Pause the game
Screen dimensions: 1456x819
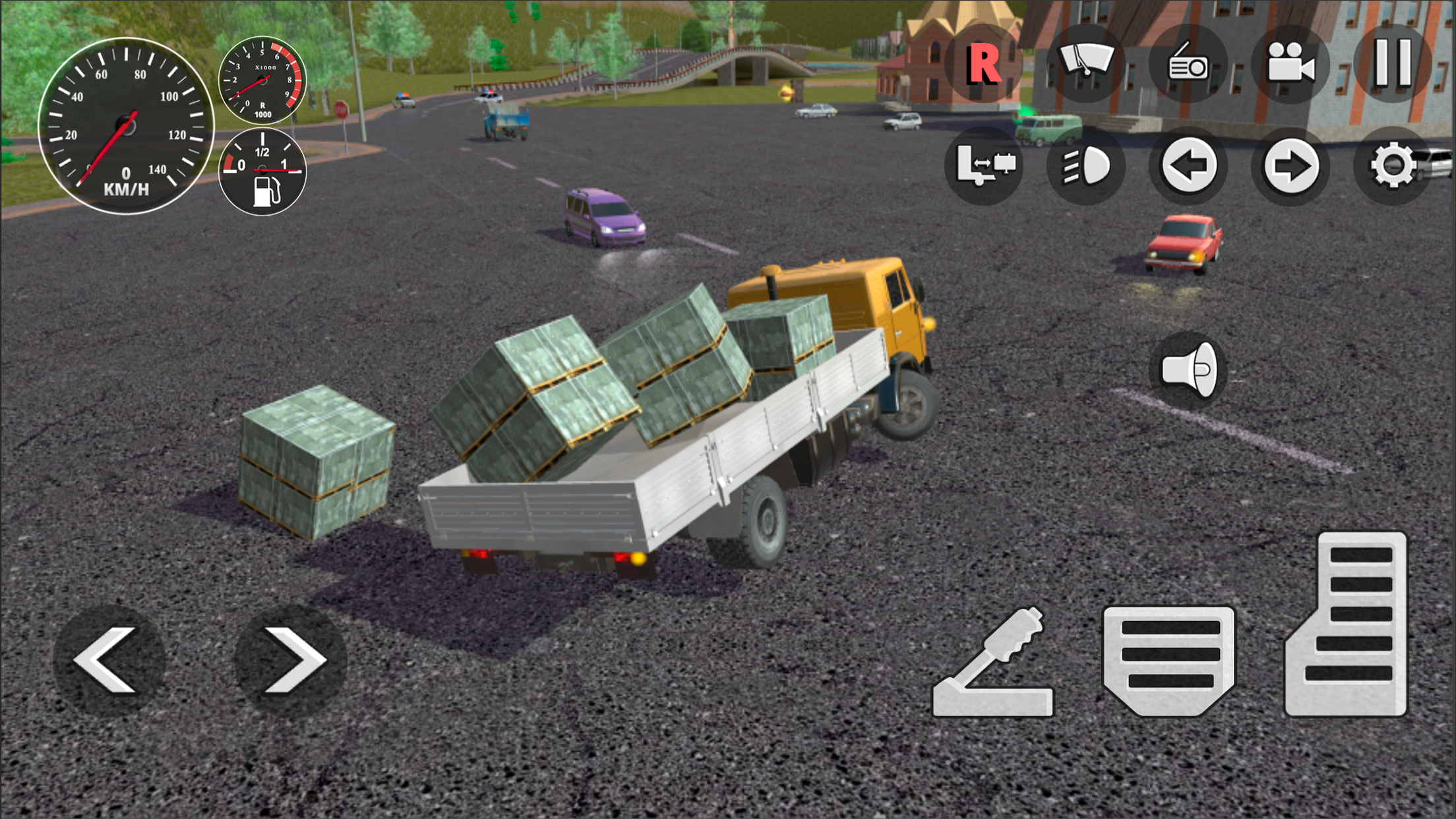1393,64
